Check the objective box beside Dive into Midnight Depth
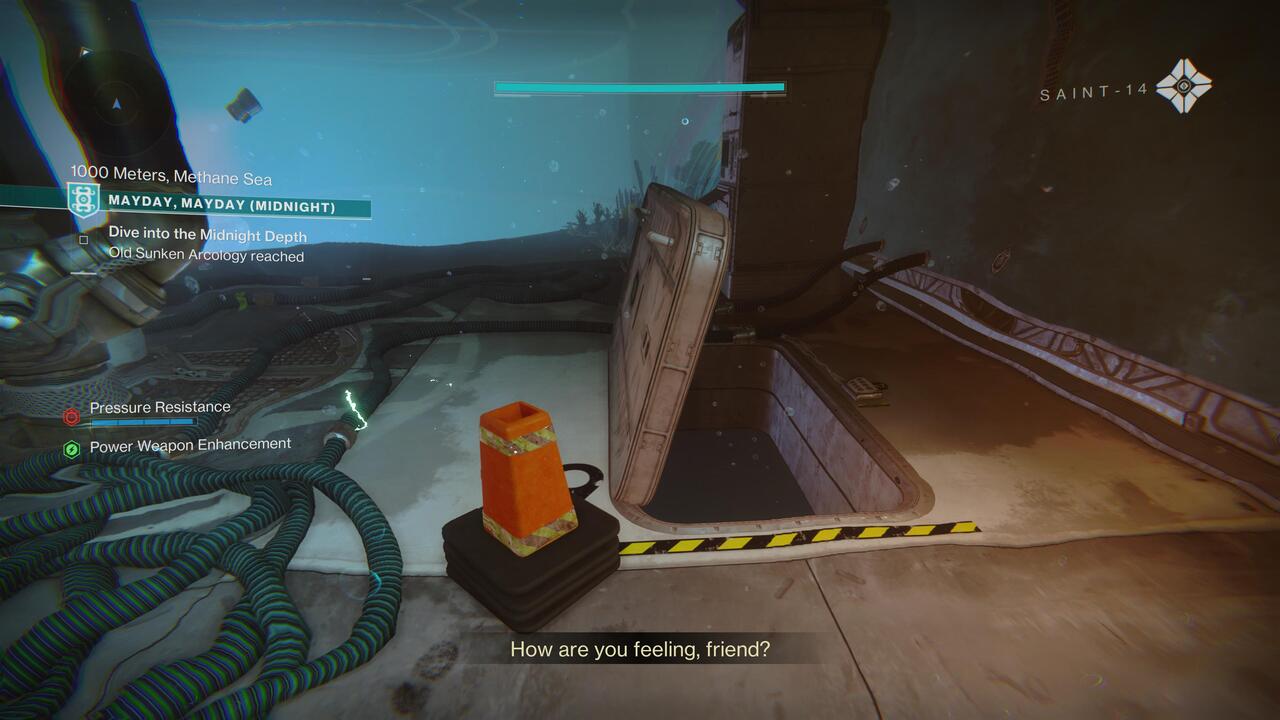The height and width of the screenshot is (720, 1280). (x=84, y=239)
